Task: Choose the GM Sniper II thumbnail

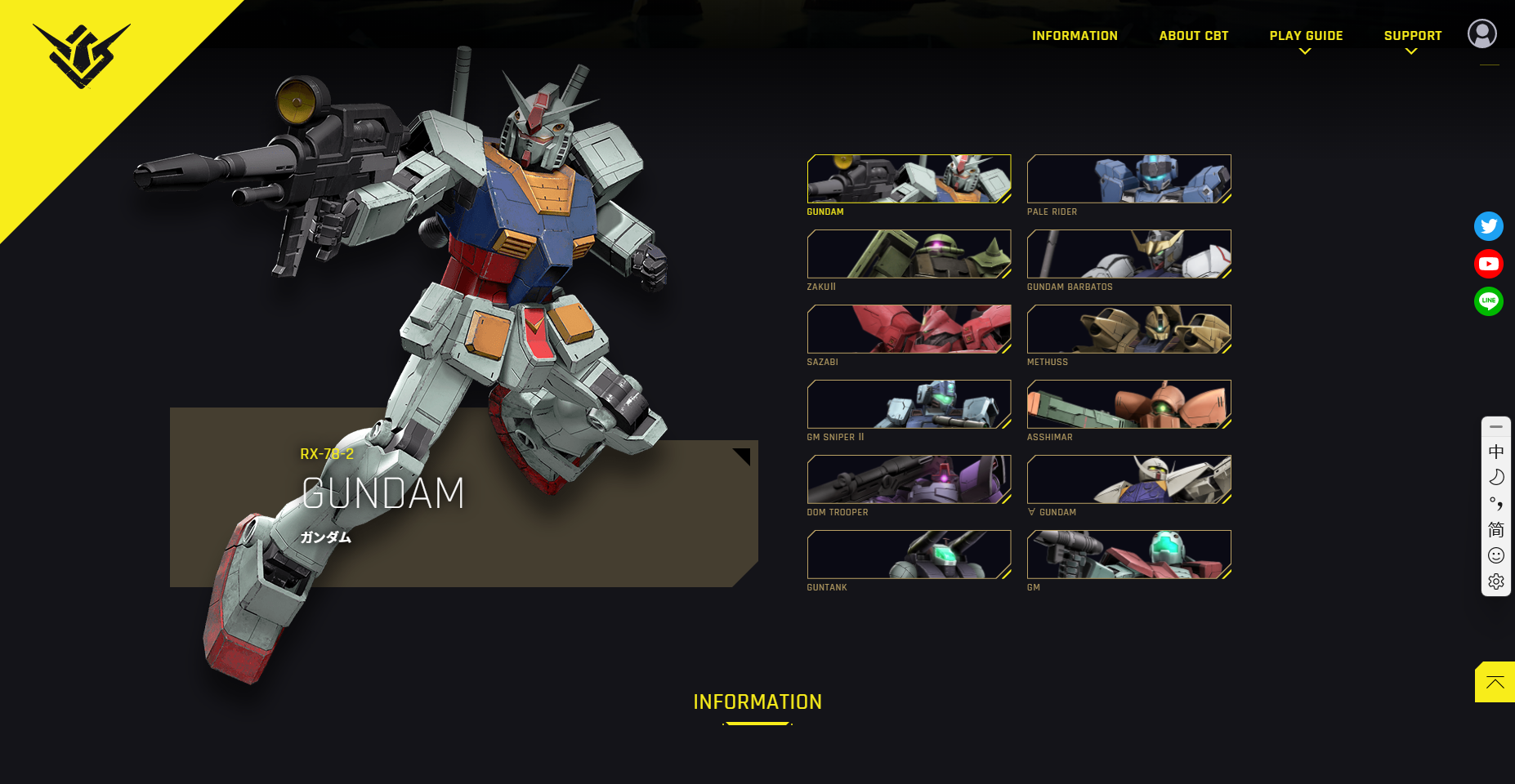Action: 909,404
